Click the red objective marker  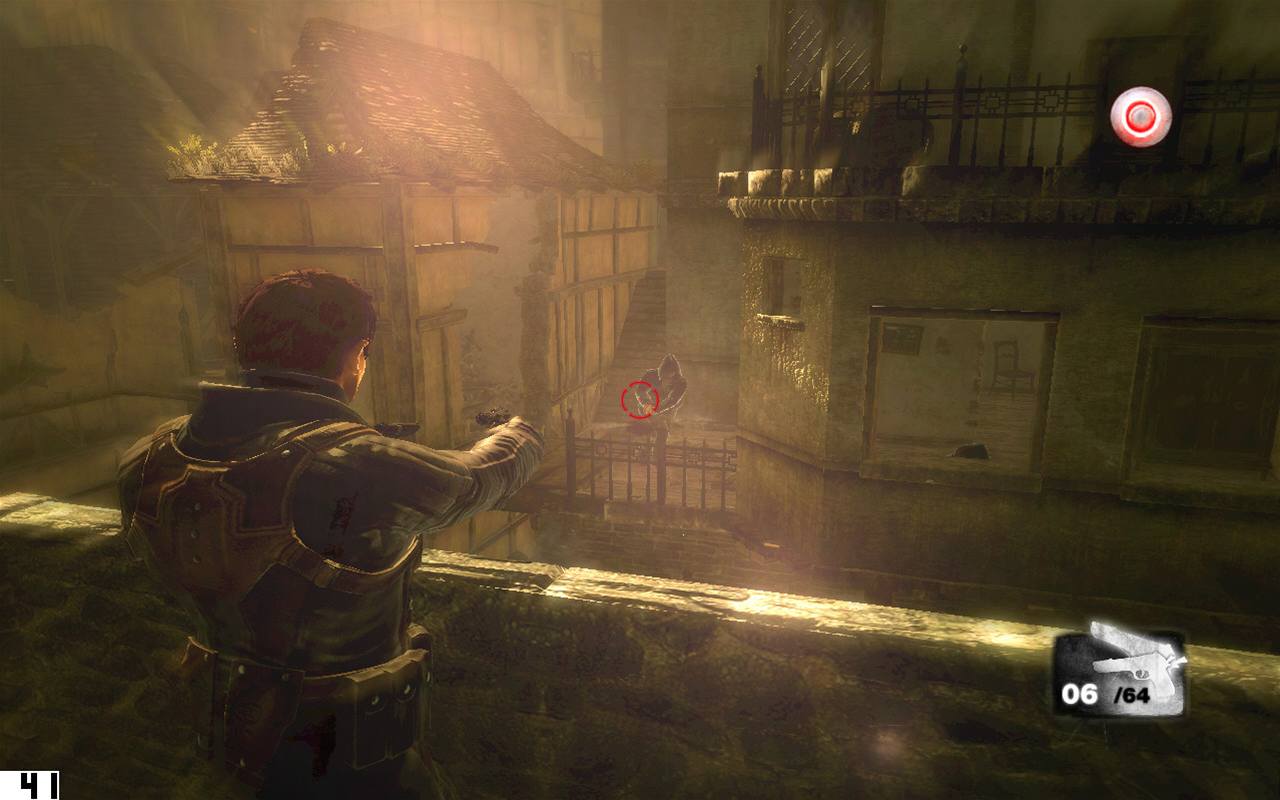click(1140, 117)
